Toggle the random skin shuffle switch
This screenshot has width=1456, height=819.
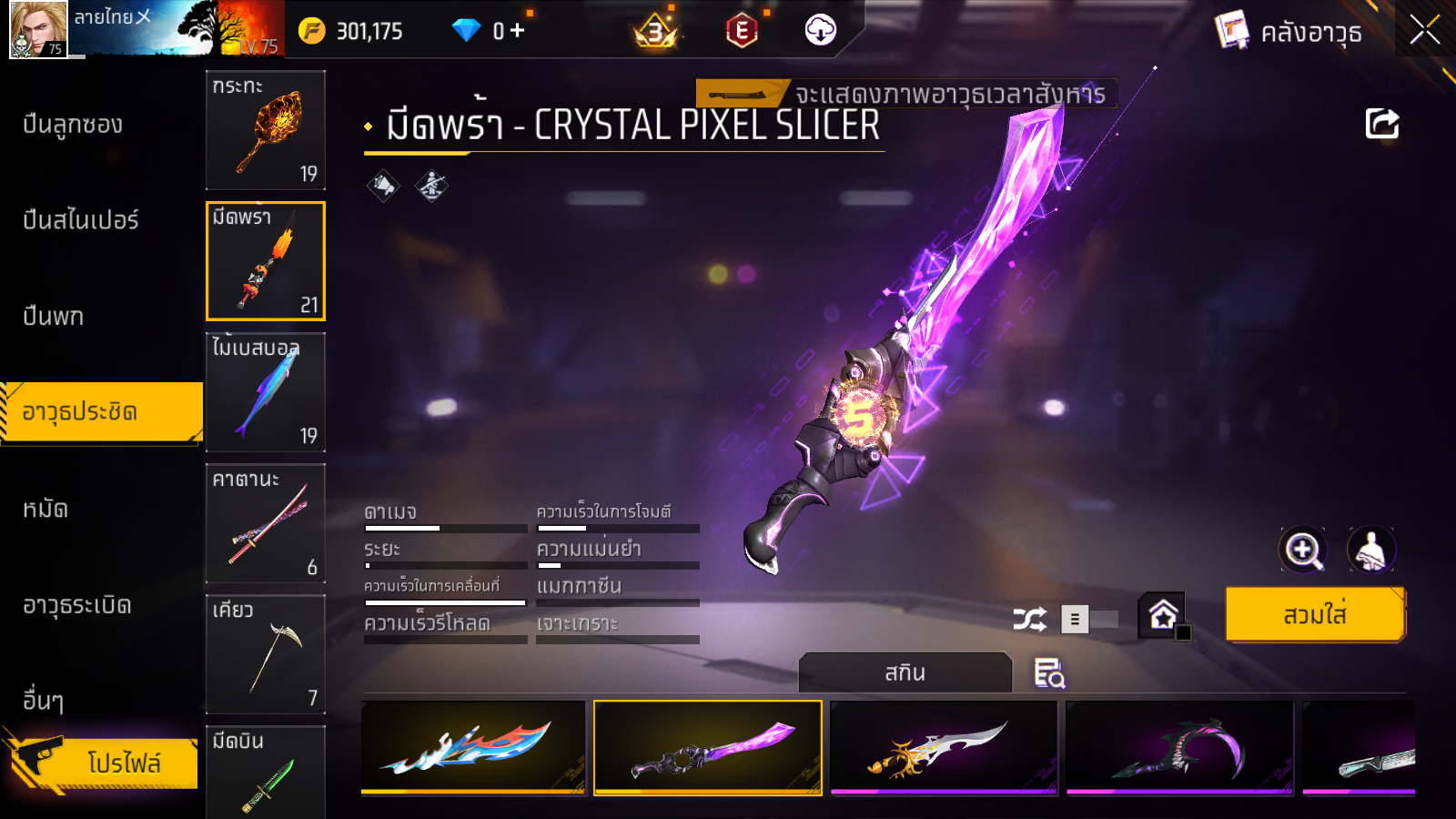point(1089,620)
